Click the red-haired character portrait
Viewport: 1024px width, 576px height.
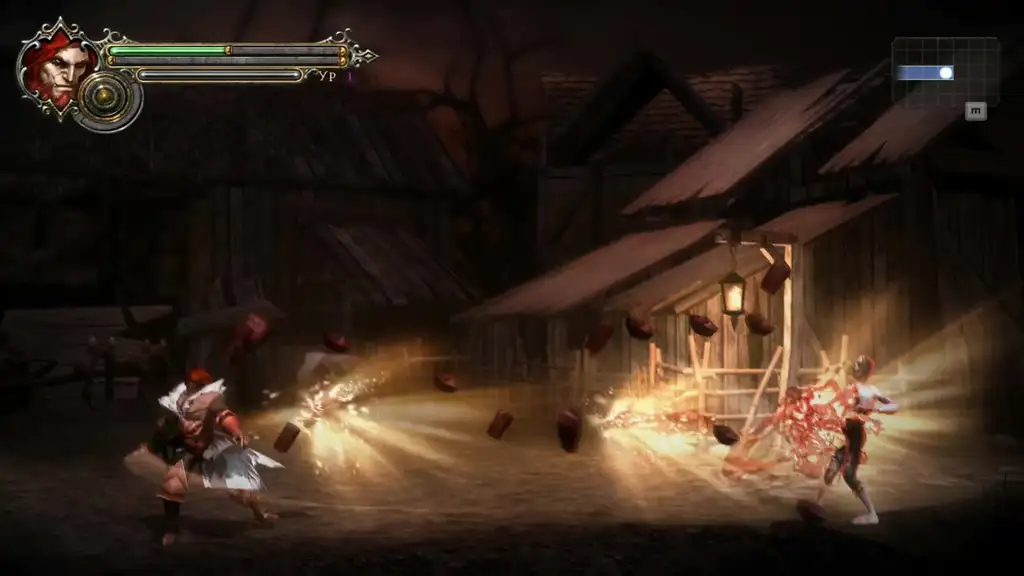tap(58, 68)
